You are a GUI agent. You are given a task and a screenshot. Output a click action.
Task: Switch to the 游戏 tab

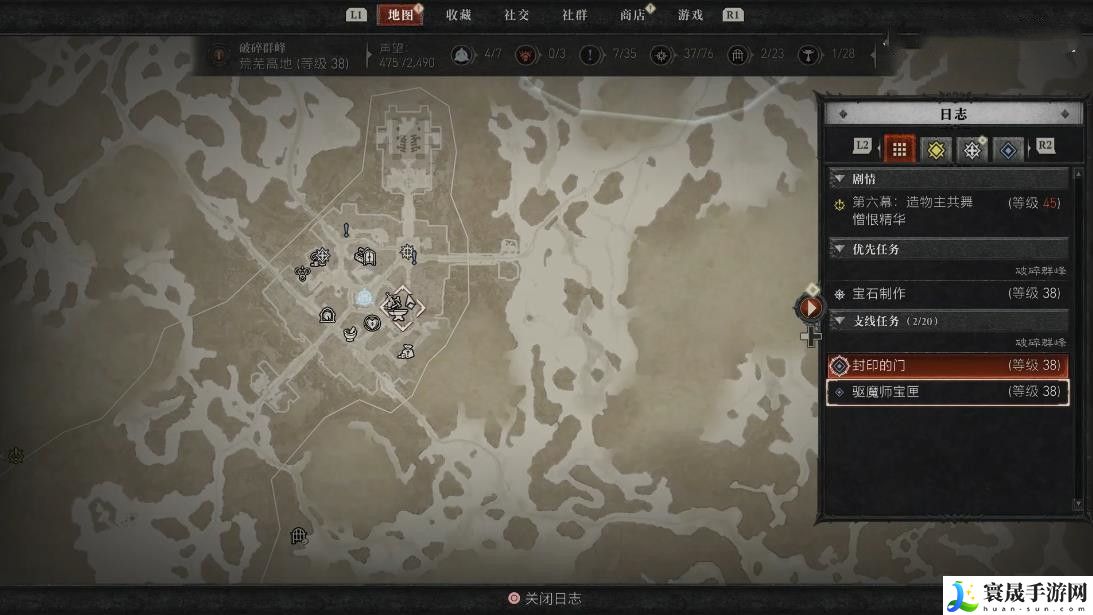(691, 15)
